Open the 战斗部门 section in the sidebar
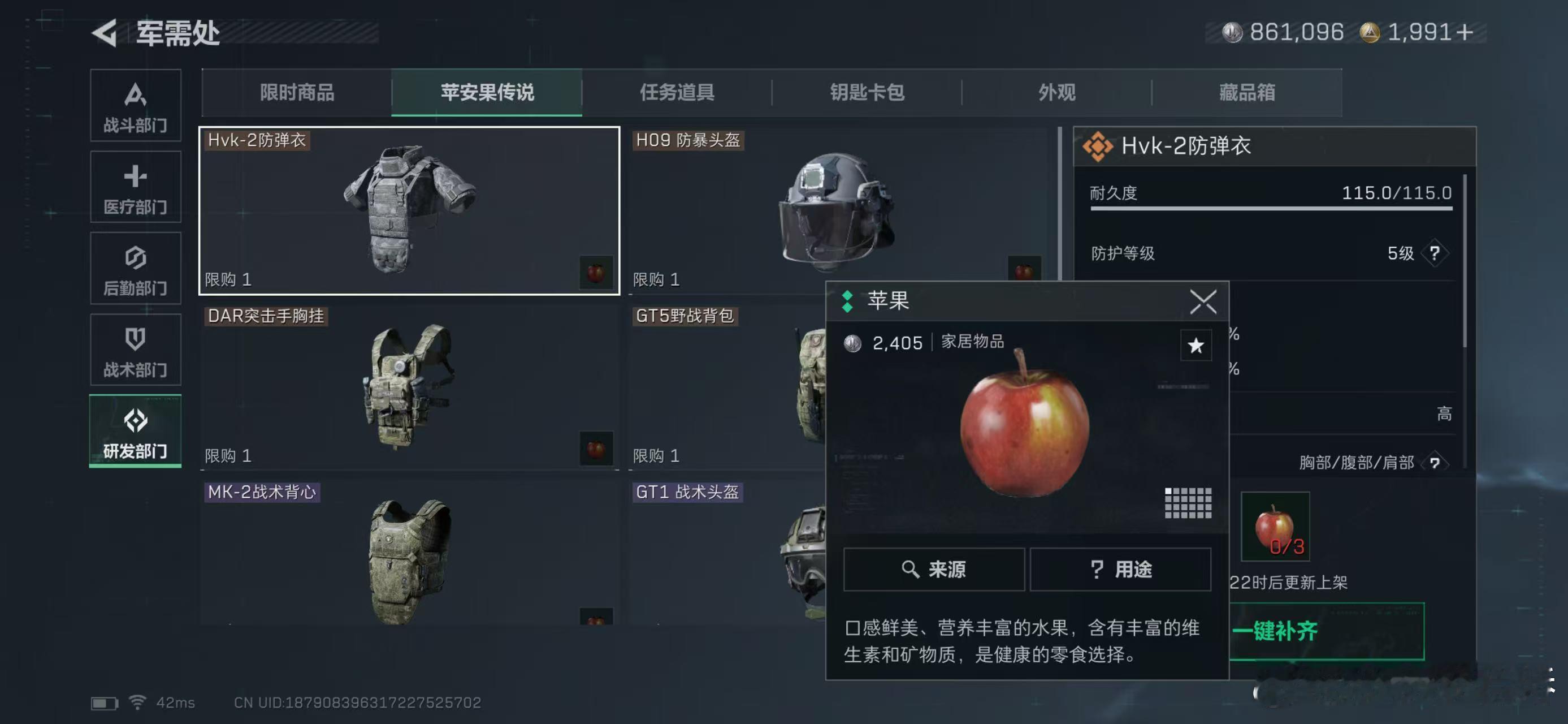This screenshot has width=1568, height=724. pos(136,106)
